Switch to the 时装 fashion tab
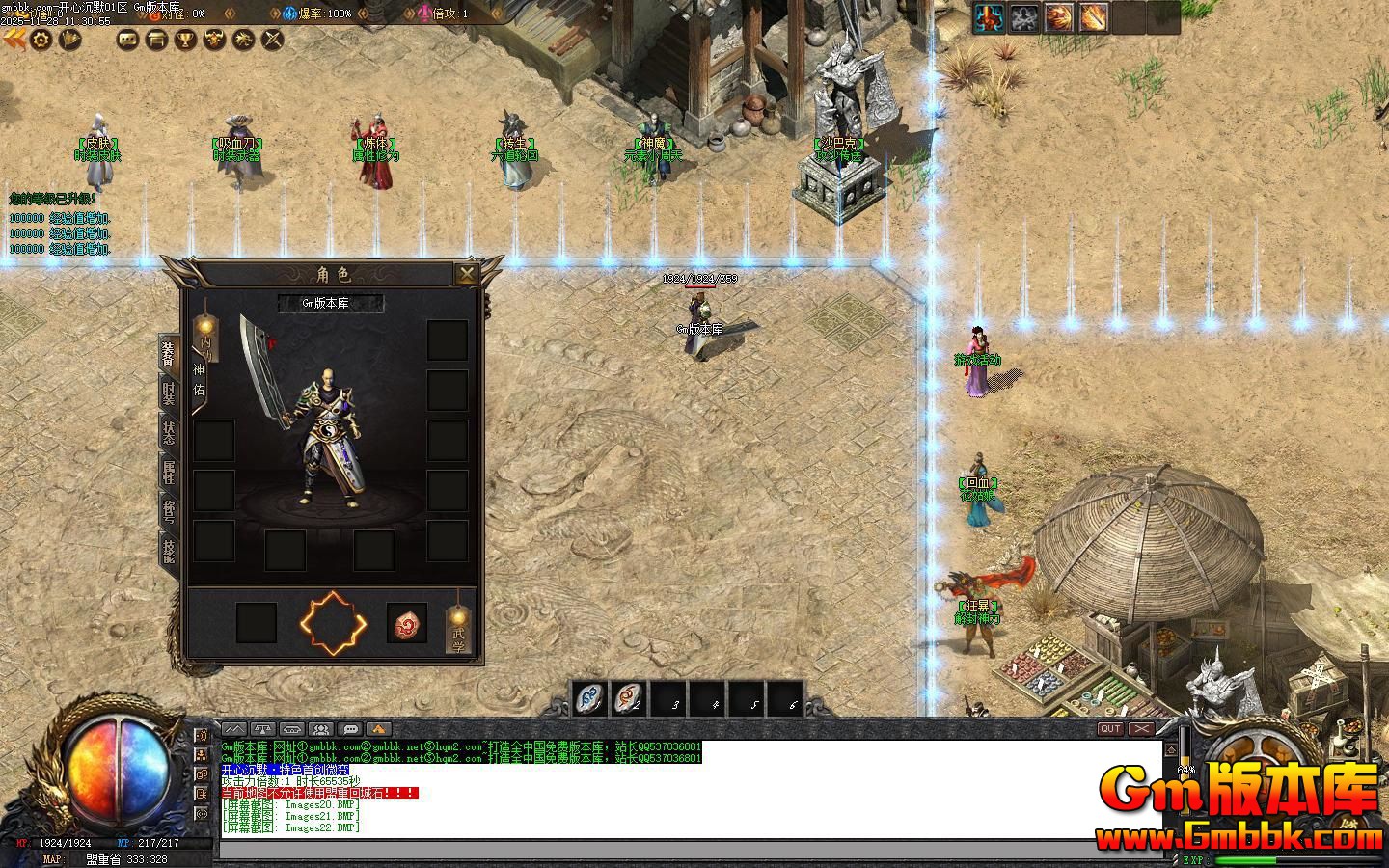 click(x=170, y=393)
